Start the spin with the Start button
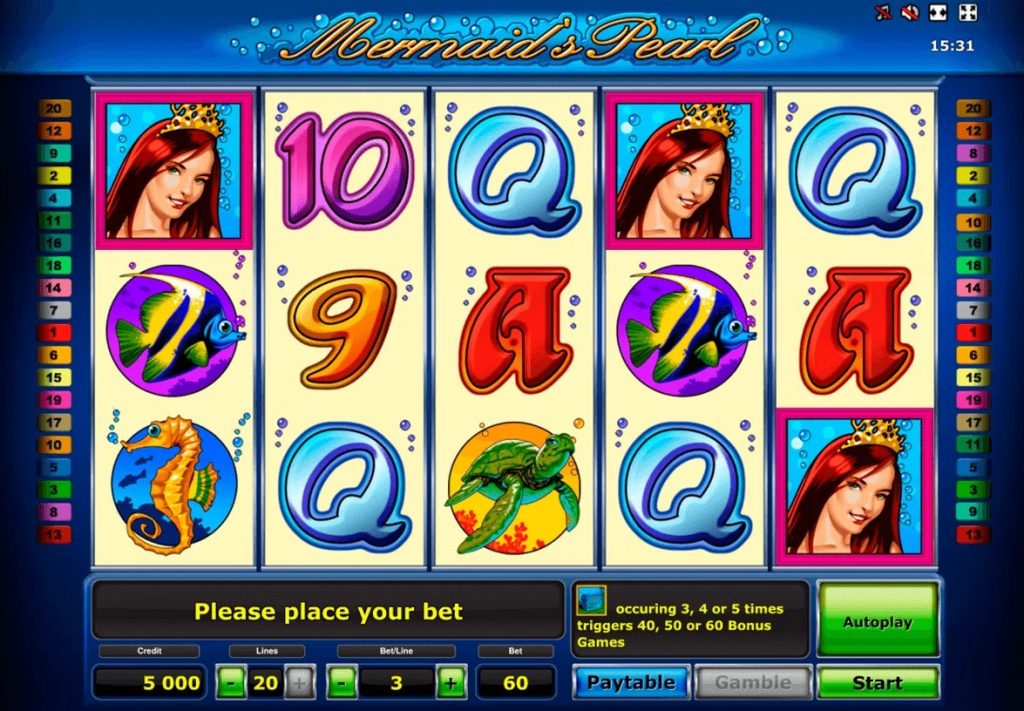This screenshot has width=1024, height=711. point(877,683)
